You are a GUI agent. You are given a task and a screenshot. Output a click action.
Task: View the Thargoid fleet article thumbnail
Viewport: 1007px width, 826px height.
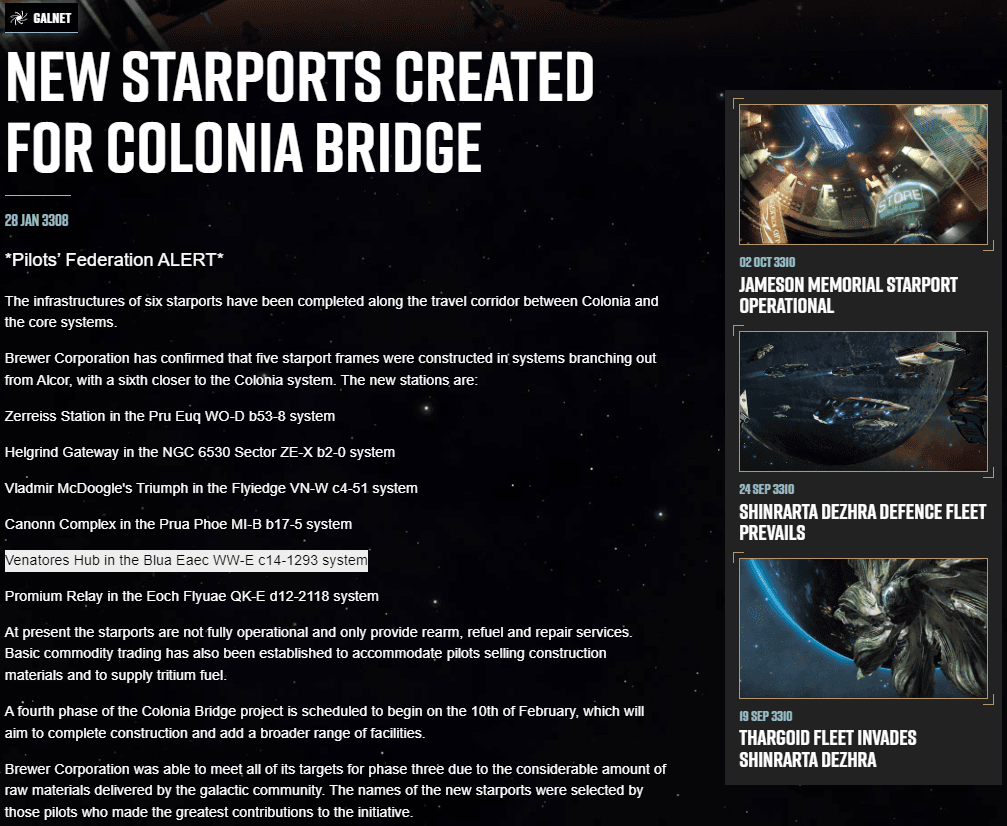863,628
